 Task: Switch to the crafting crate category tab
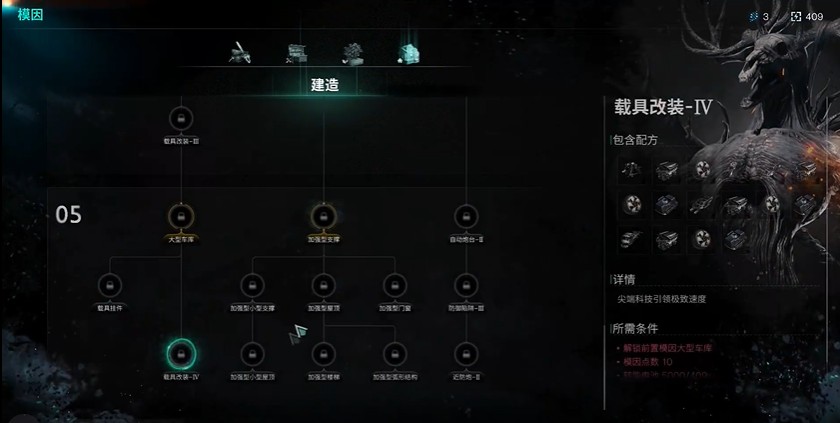[296, 52]
